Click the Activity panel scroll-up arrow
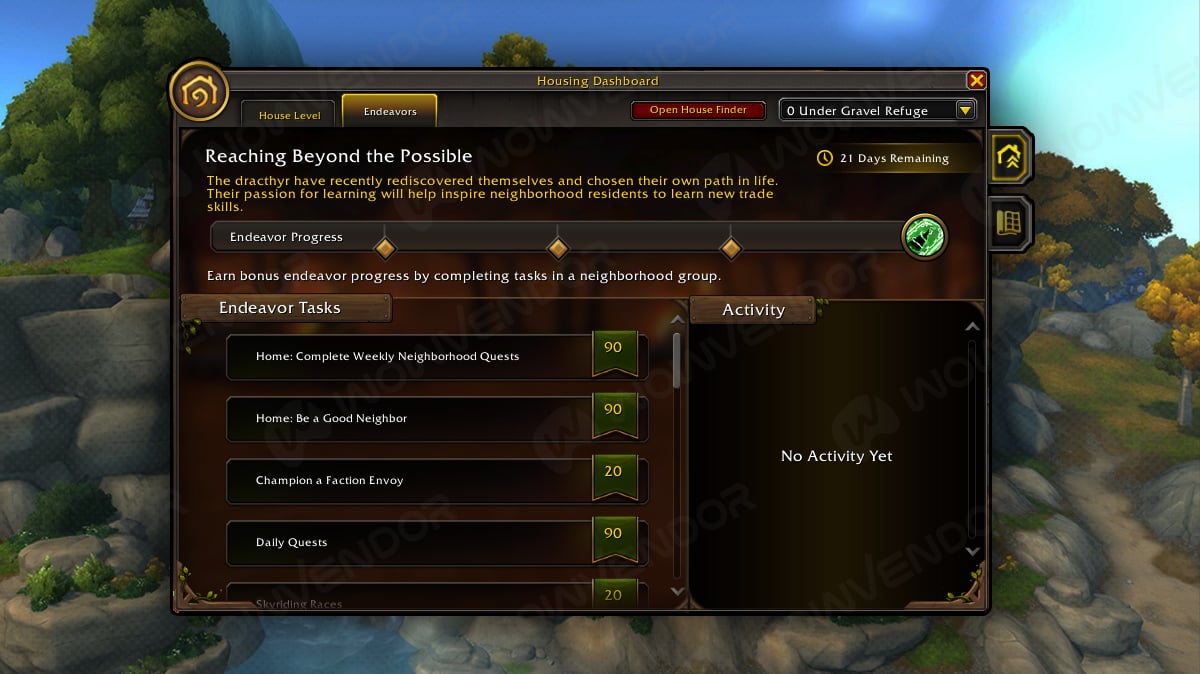The height and width of the screenshot is (674, 1200). [972, 327]
